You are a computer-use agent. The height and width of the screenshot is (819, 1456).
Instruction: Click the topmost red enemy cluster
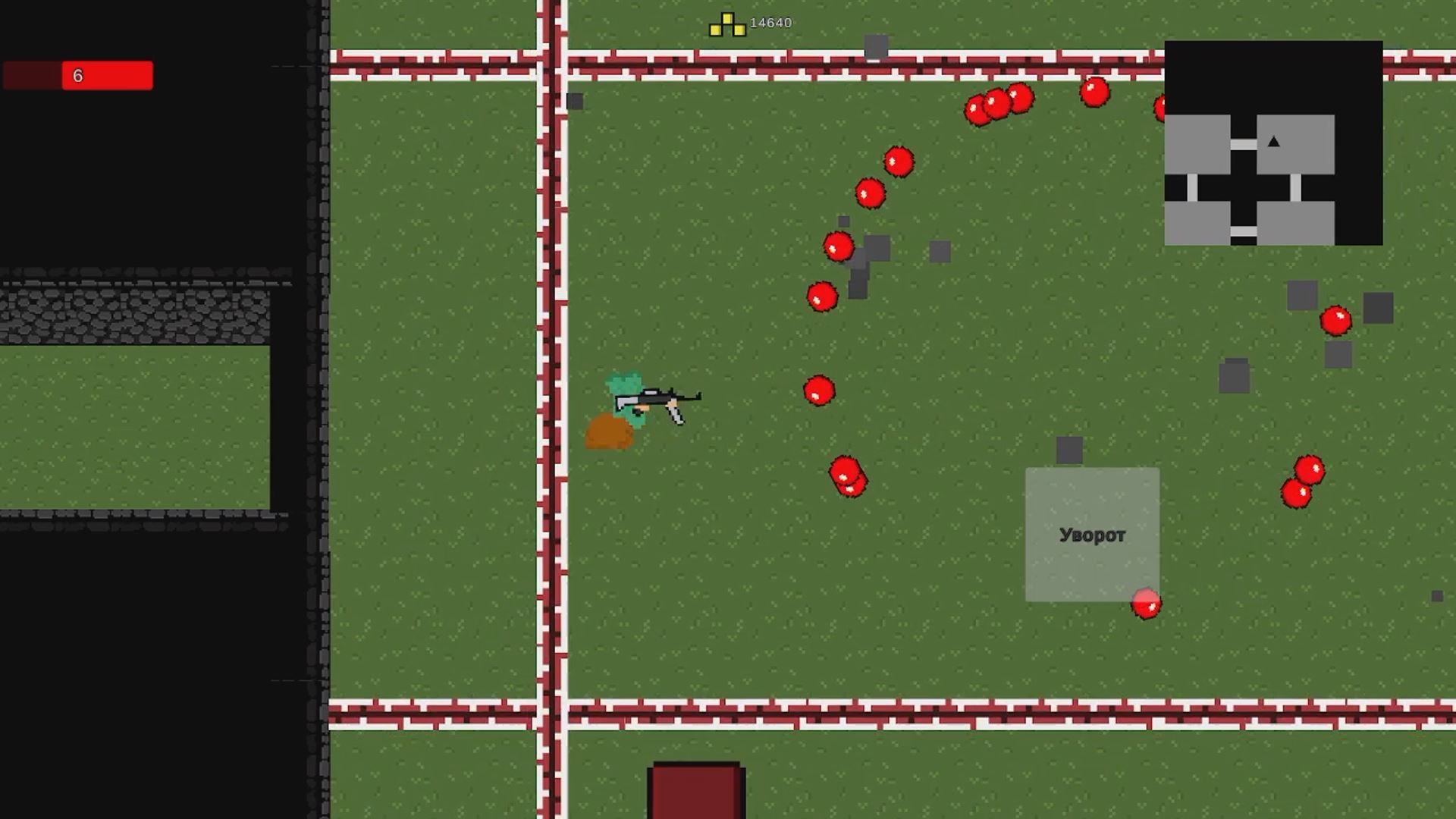(999, 106)
